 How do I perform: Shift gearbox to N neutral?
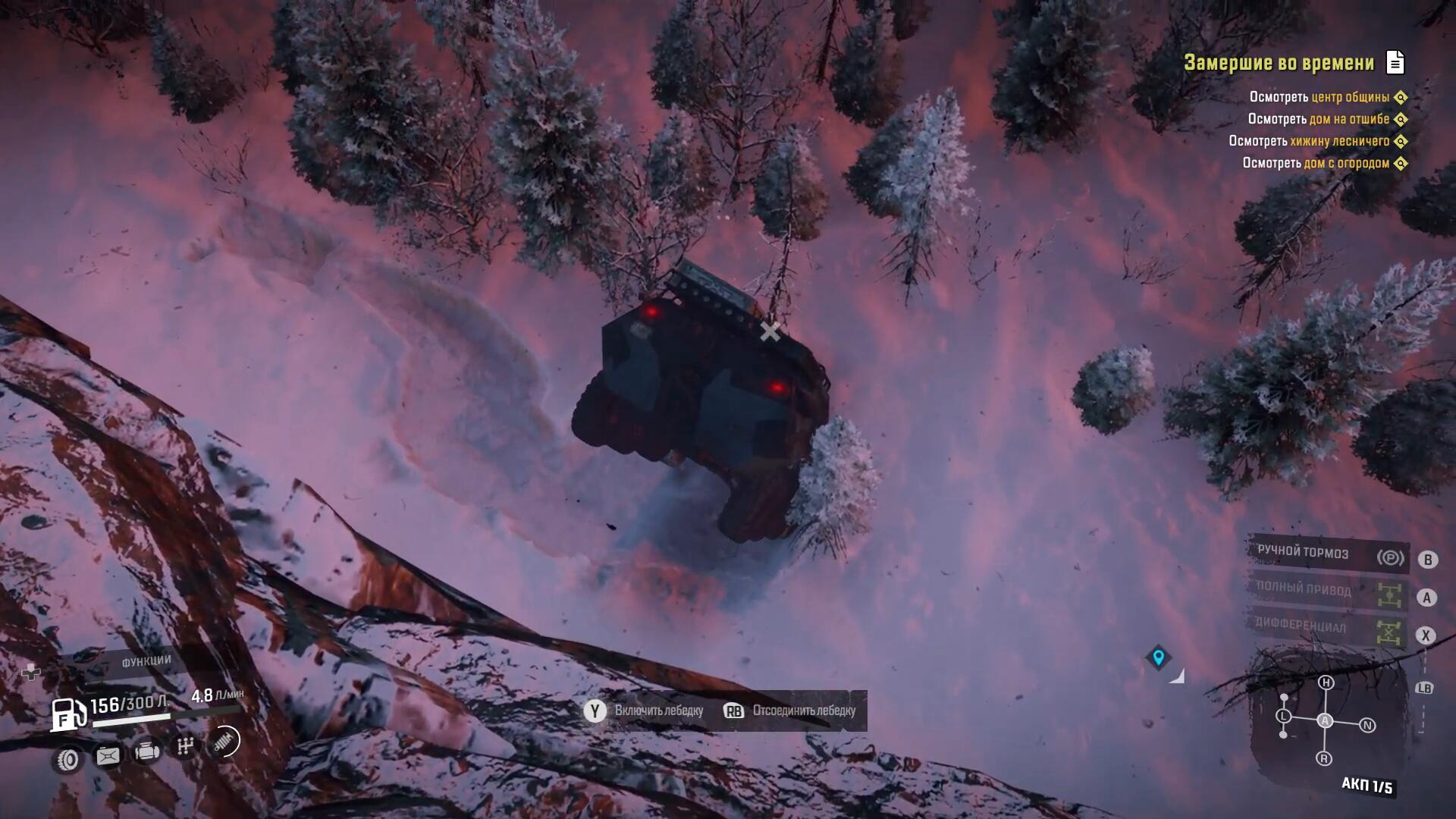[x=1367, y=726]
